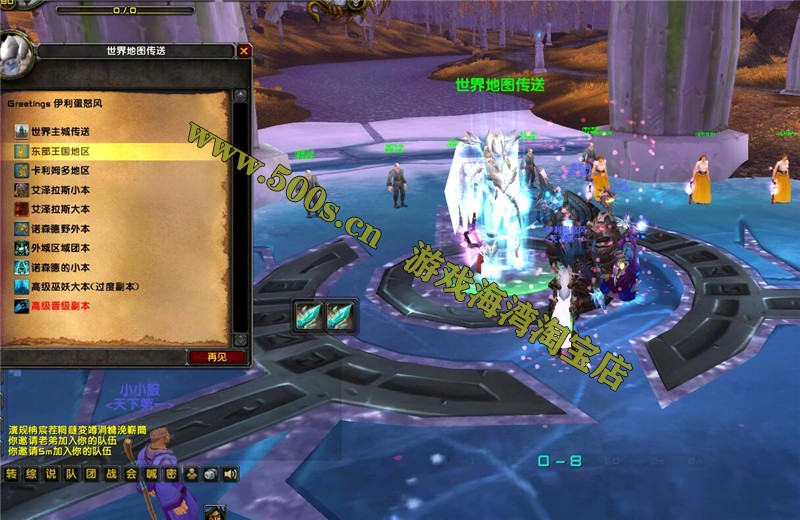Screen dimensions: 800x520
Task: Toggle the speaker sound icon
Action: click(231, 474)
